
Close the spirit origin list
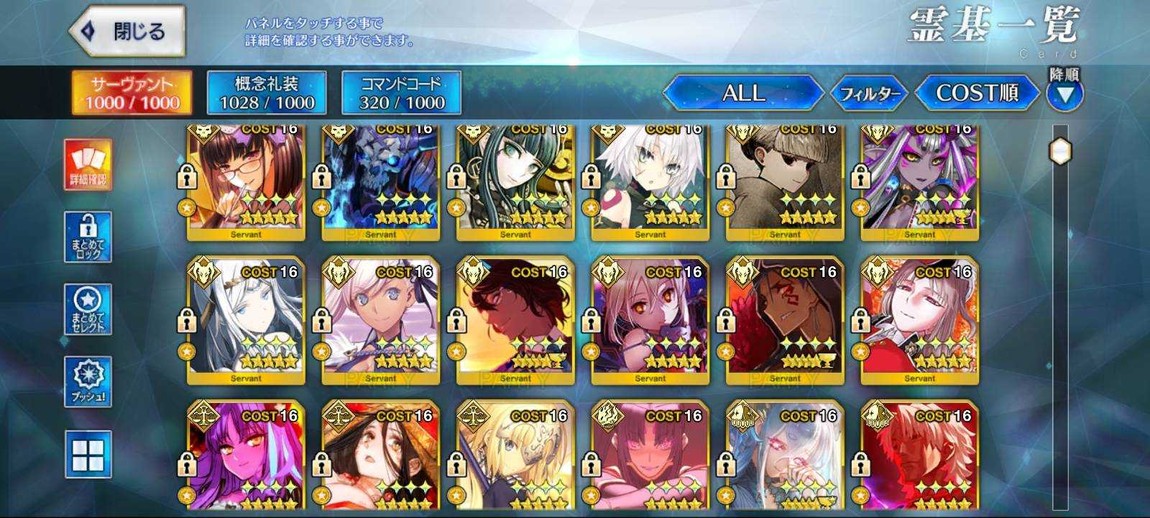click(x=127, y=32)
